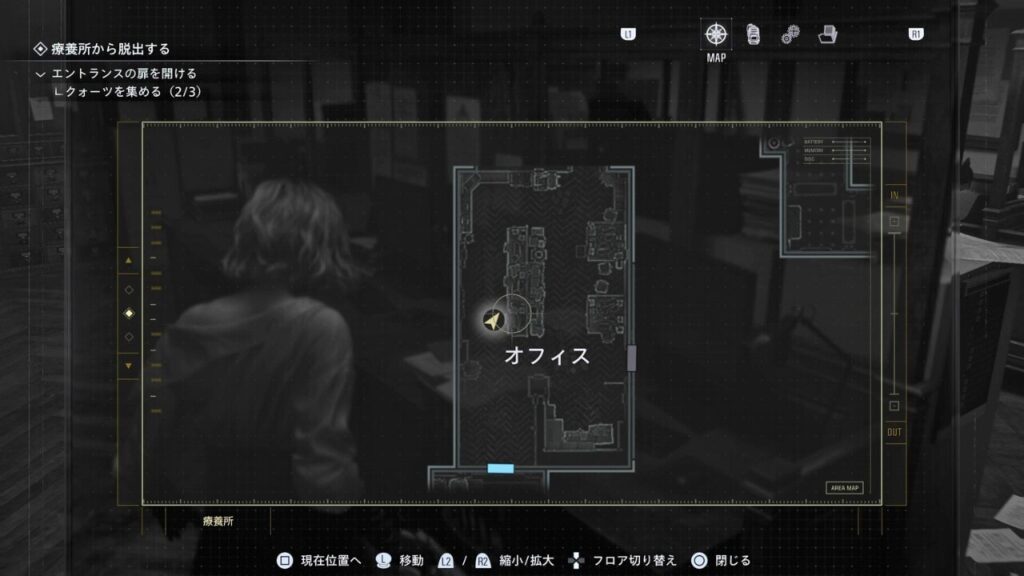Select the blue door marker on map
The image size is (1024, 576).
pyautogui.click(x=500, y=468)
